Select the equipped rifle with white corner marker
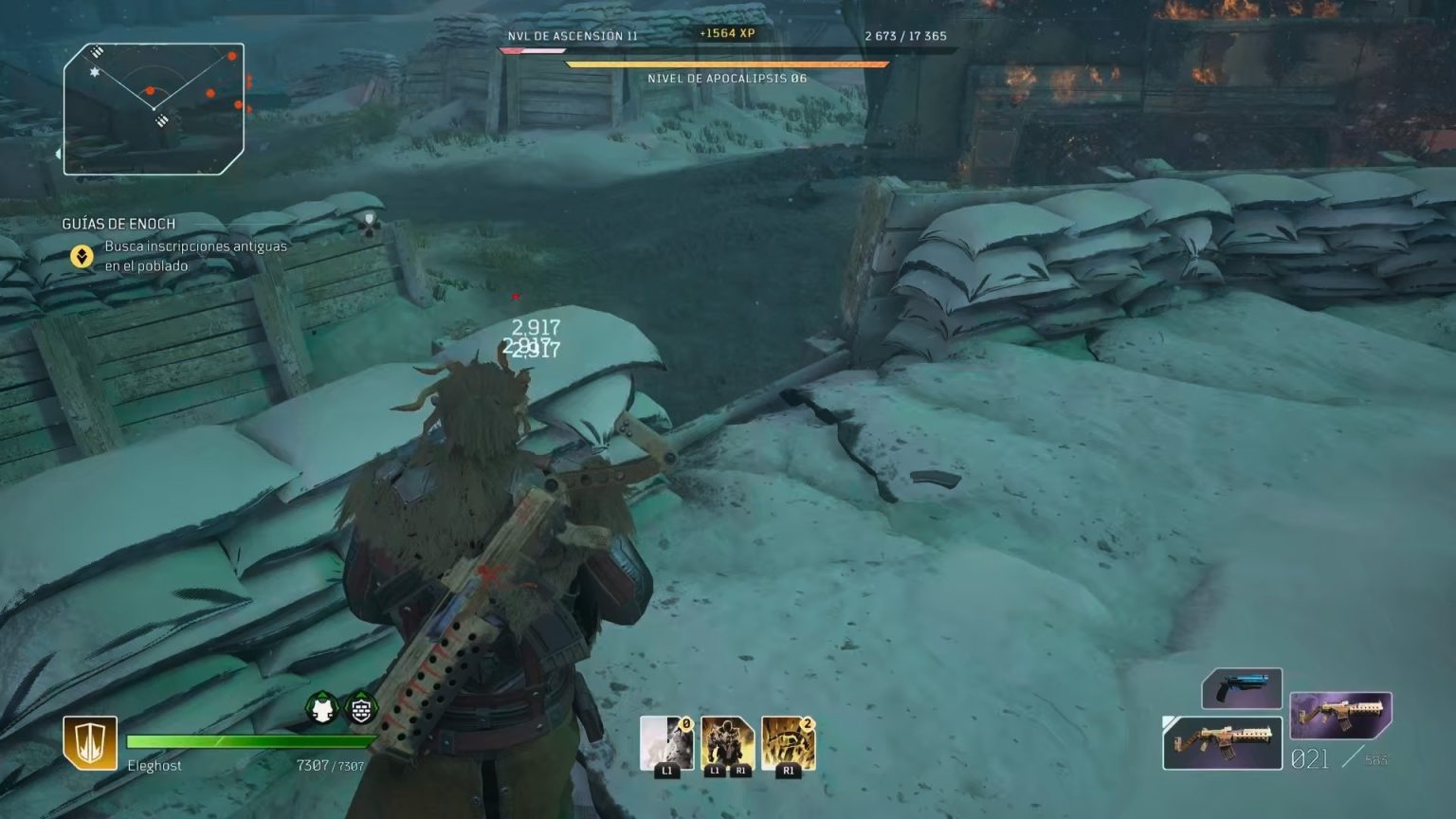 tap(1222, 743)
